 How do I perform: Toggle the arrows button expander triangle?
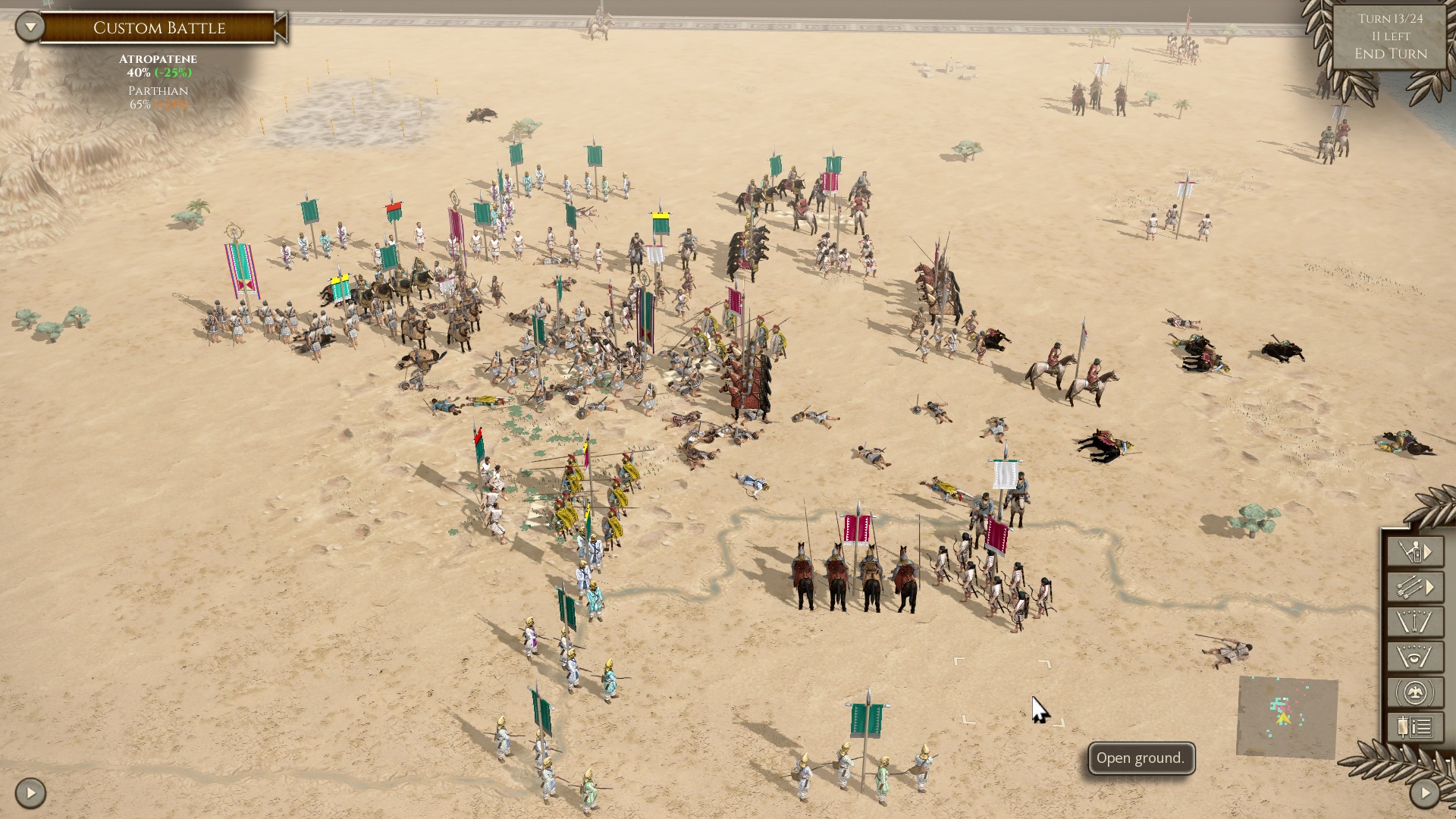(x=1429, y=585)
